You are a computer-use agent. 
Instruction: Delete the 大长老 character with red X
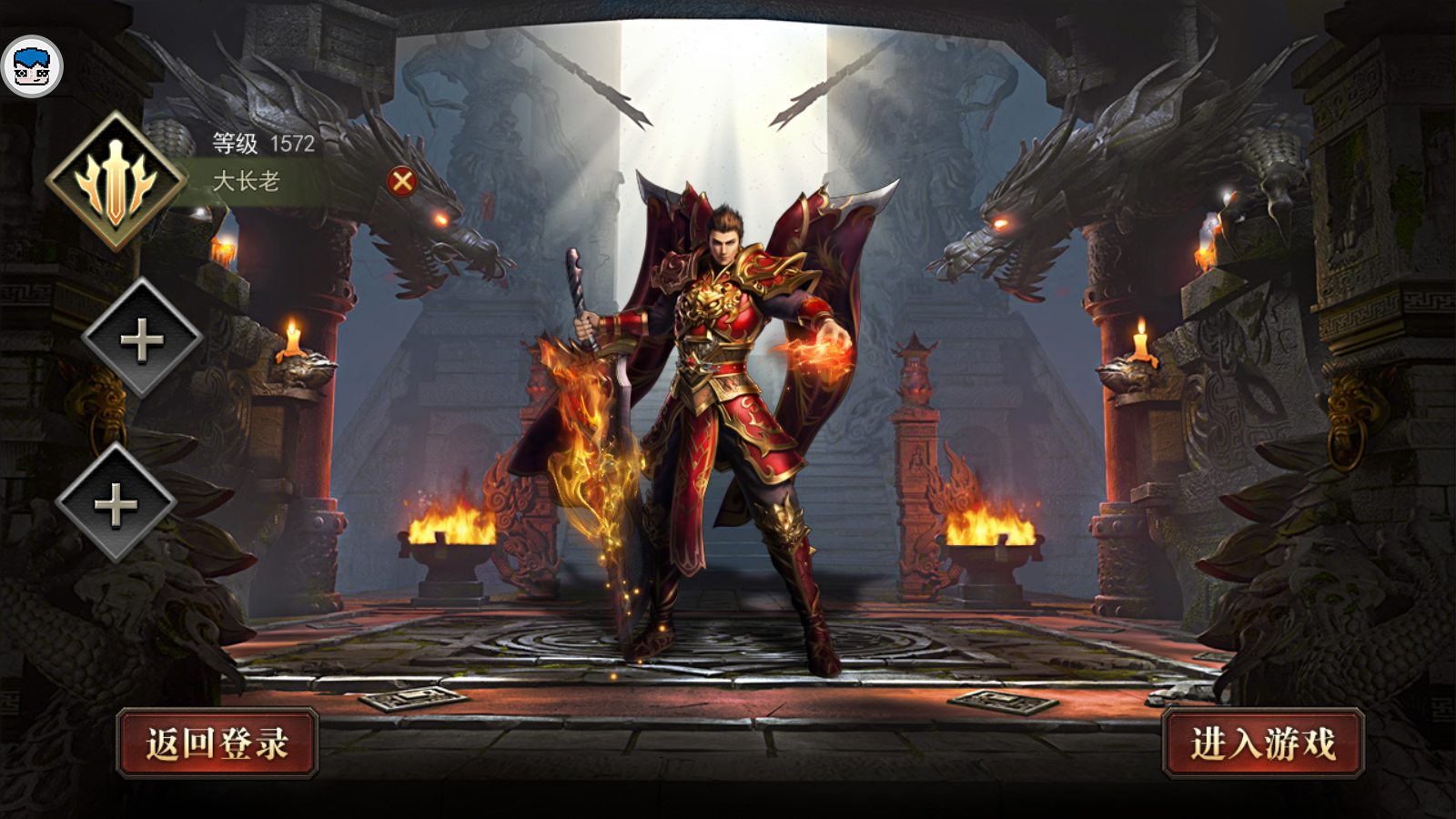pyautogui.click(x=402, y=182)
